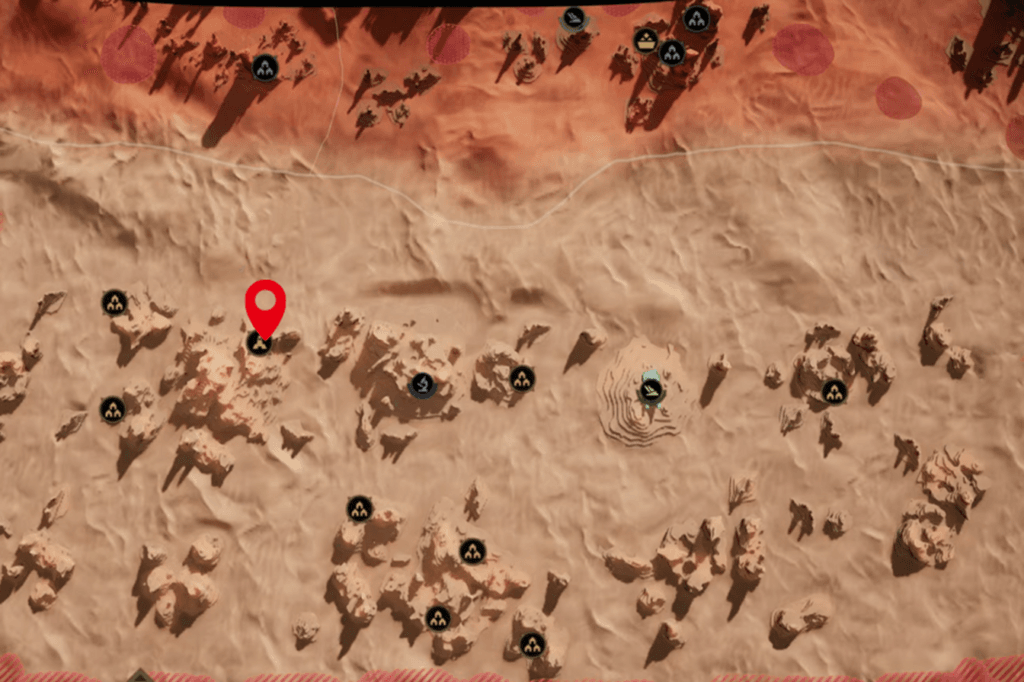Viewport: 1024px width, 682px height.
Task: Select the camp marker beneath the red pin
Action: 259,344
